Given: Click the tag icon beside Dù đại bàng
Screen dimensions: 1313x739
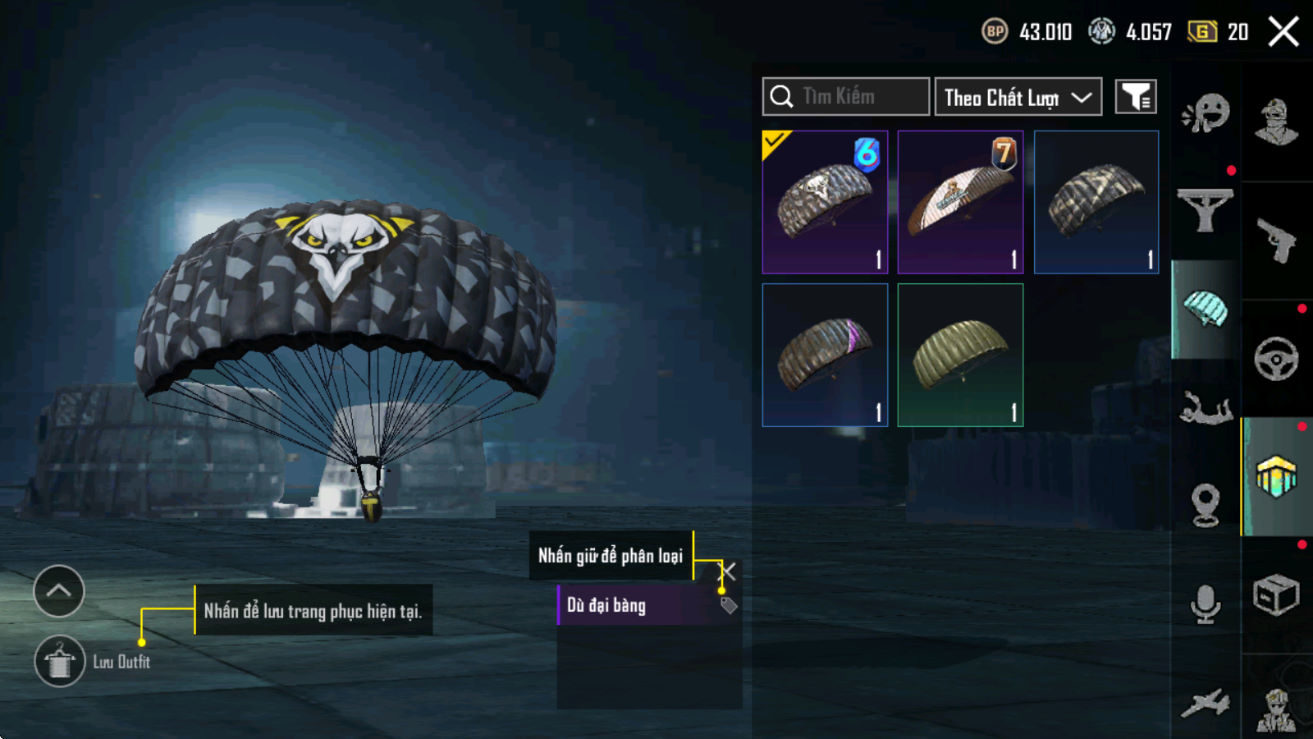Looking at the screenshot, I should click(729, 605).
